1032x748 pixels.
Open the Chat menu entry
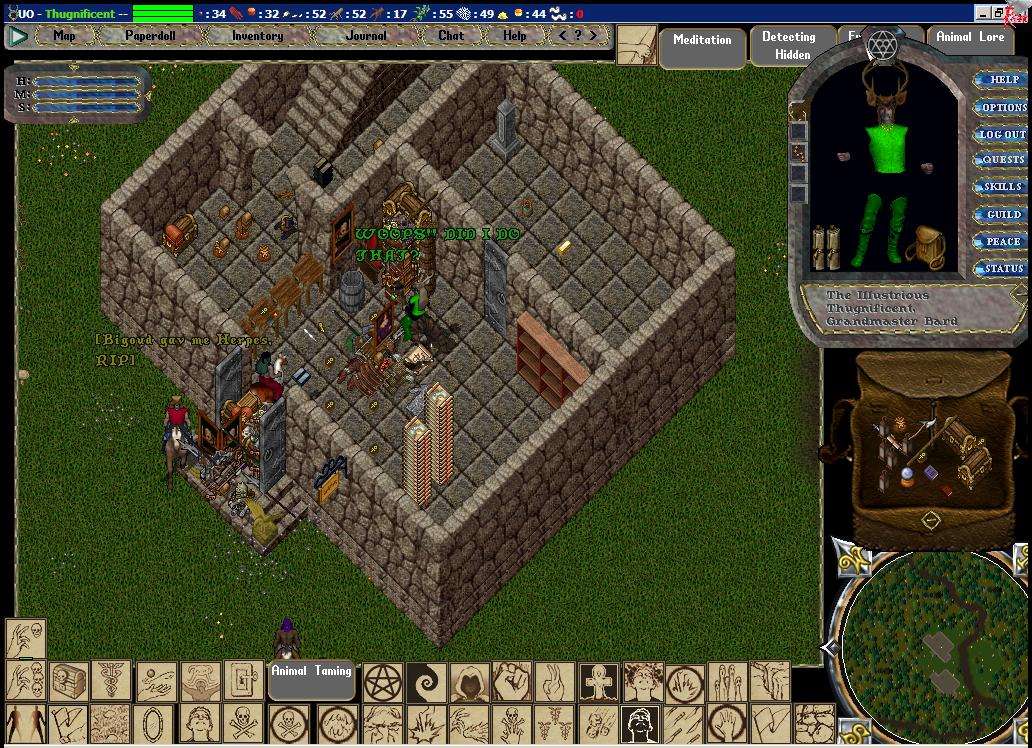[451, 36]
